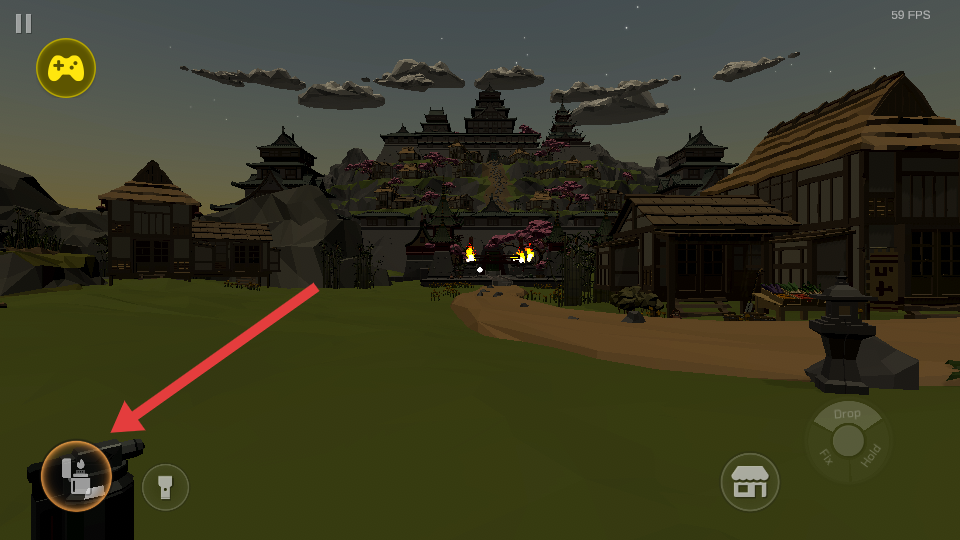Choose Hold on the action wheel
The image size is (960, 540).
point(871,455)
